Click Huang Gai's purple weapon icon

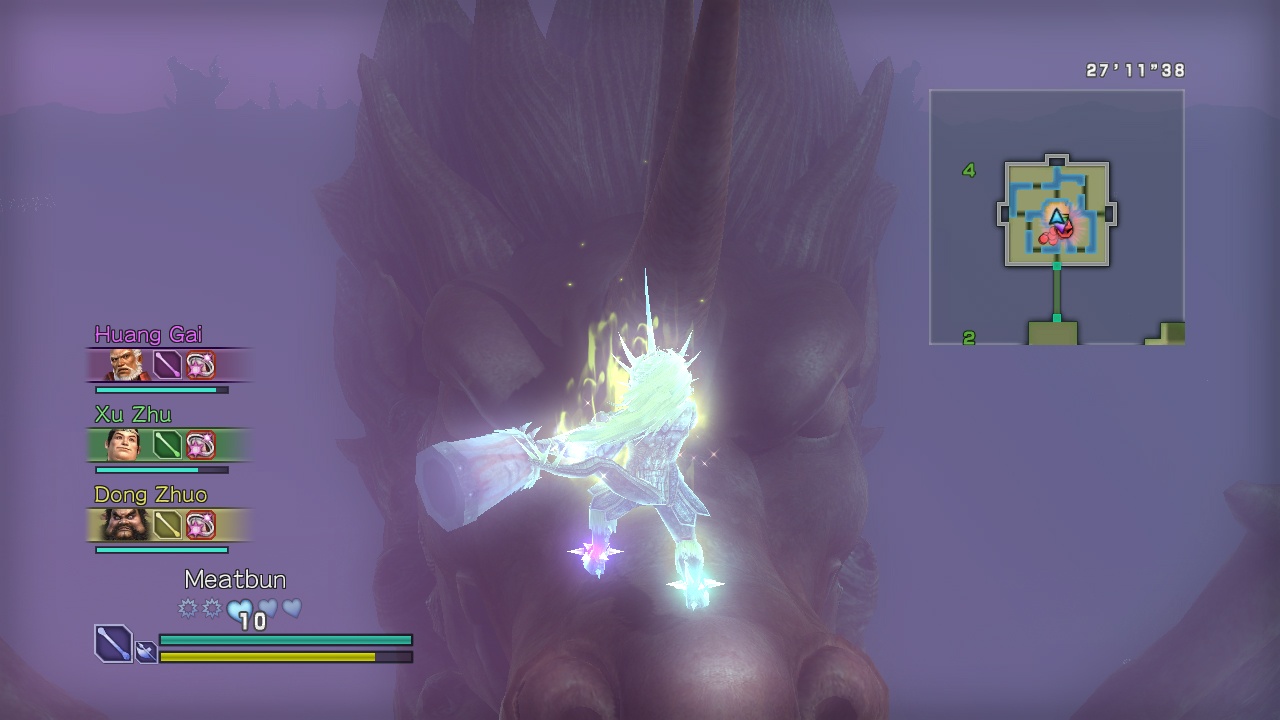coord(167,365)
